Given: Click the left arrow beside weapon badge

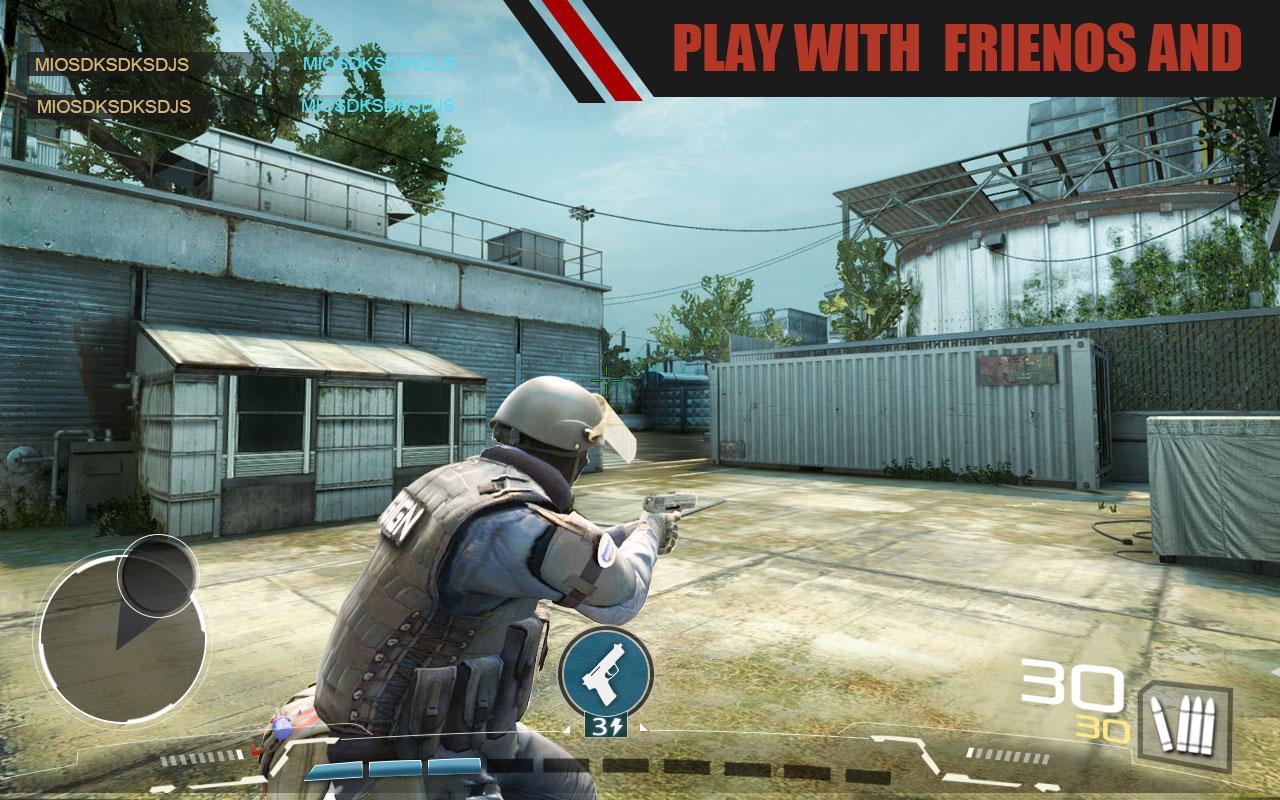Looking at the screenshot, I should pyautogui.click(x=567, y=727).
